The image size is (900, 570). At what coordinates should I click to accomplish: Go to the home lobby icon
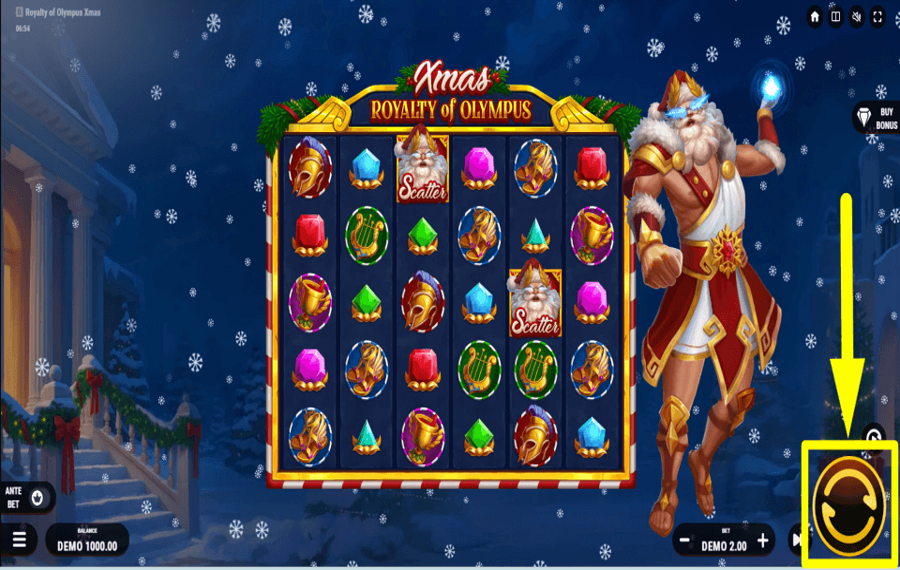pos(814,17)
